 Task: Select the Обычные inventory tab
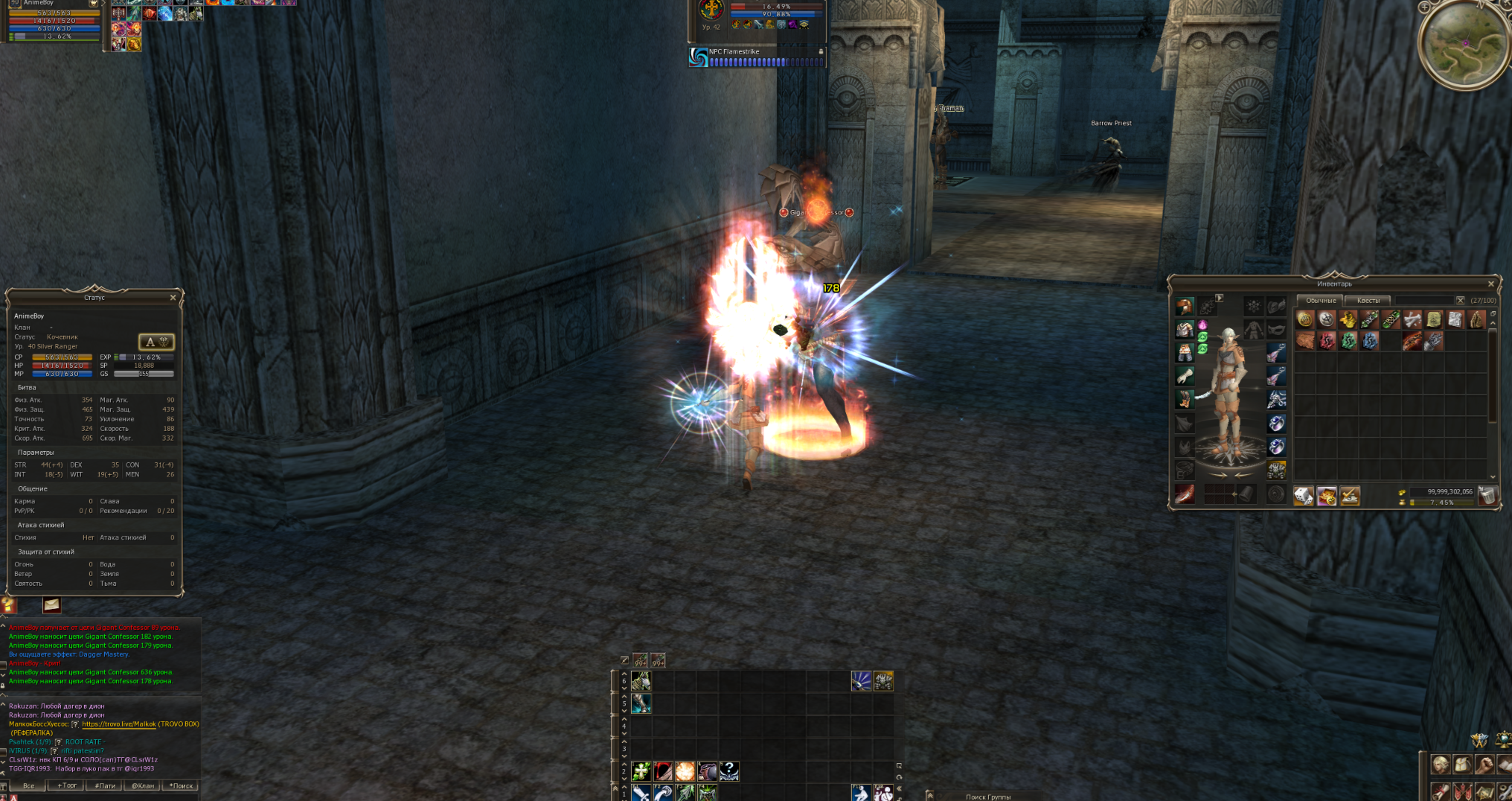(1321, 301)
